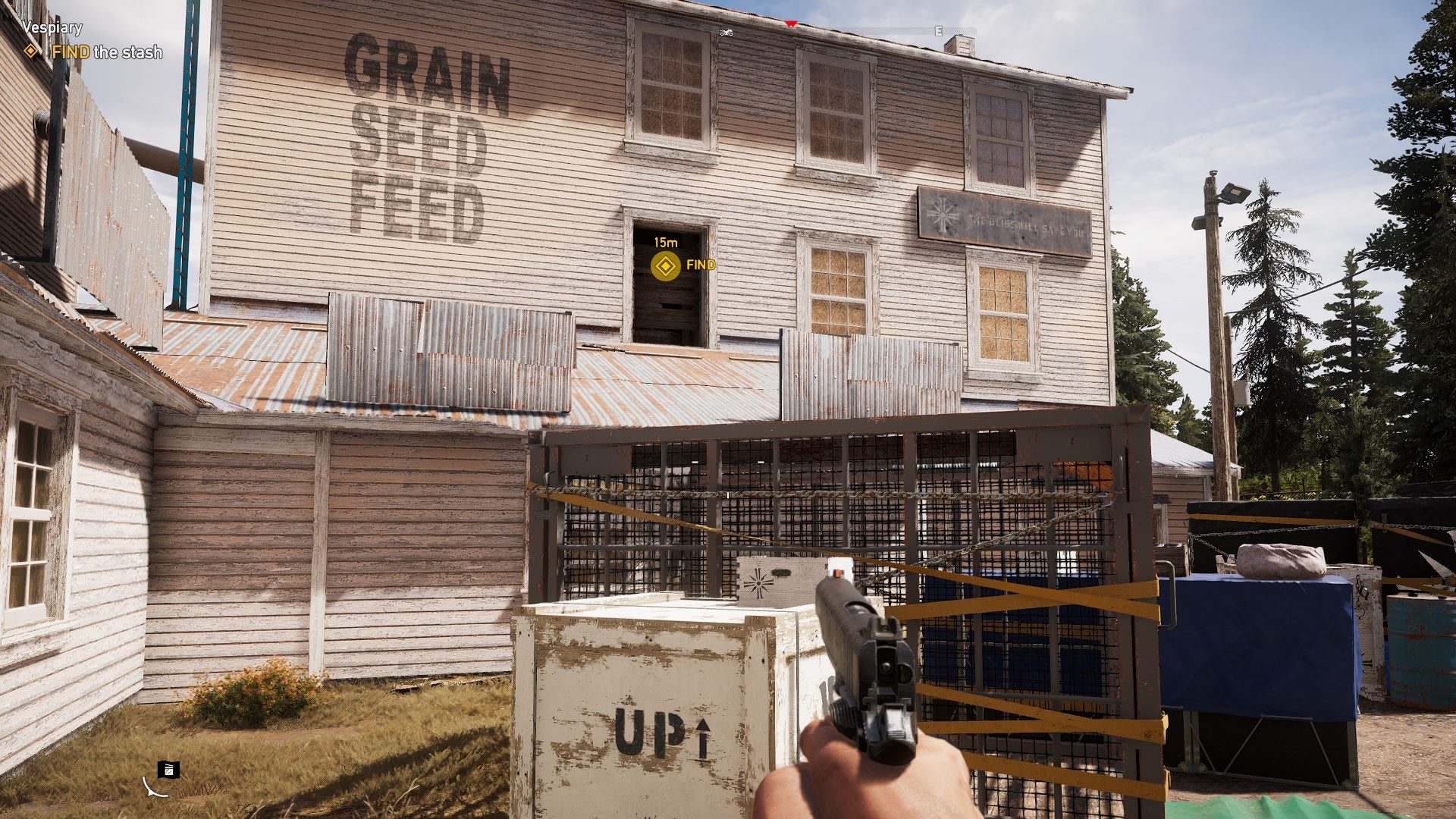Click the E direction letter on the compass

point(937,32)
